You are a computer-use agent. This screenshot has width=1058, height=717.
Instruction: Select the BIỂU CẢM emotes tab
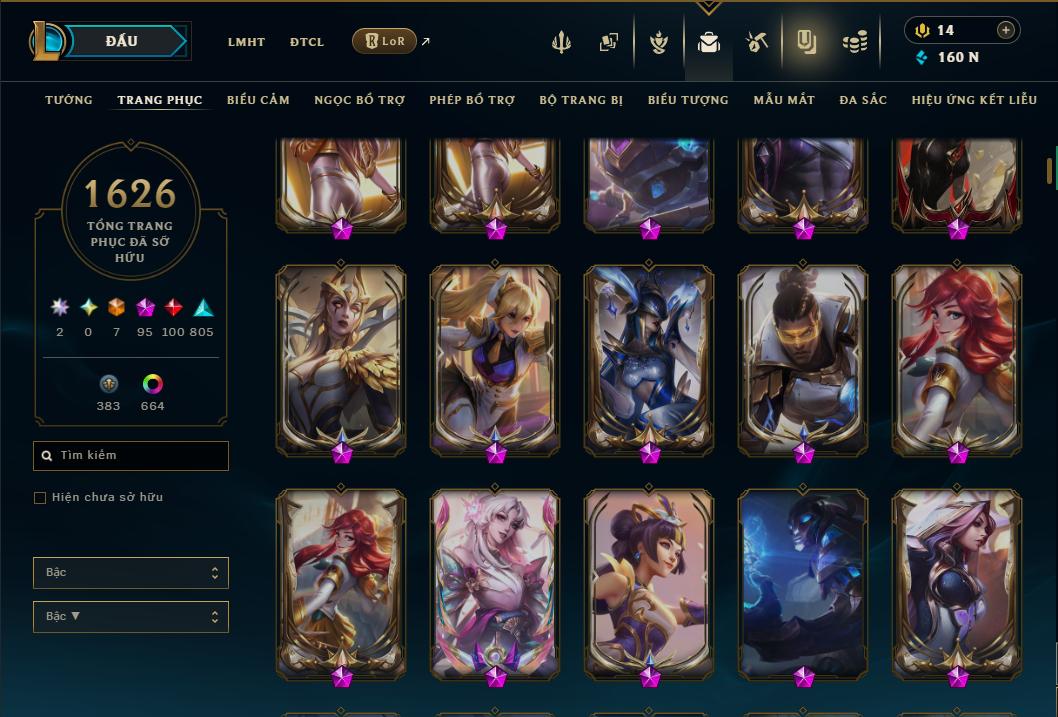pyautogui.click(x=258, y=100)
